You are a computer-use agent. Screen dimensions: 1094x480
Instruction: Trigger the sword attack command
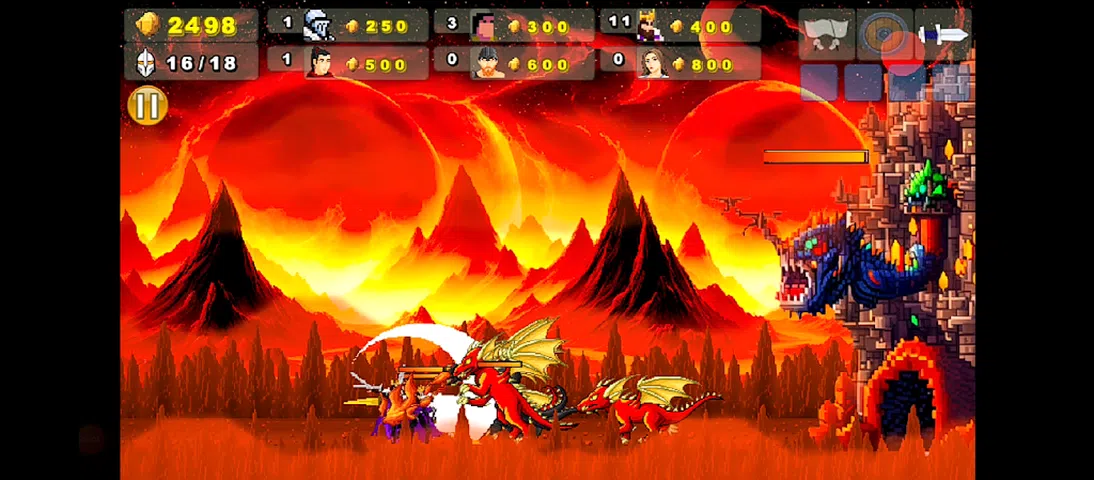(x=942, y=35)
